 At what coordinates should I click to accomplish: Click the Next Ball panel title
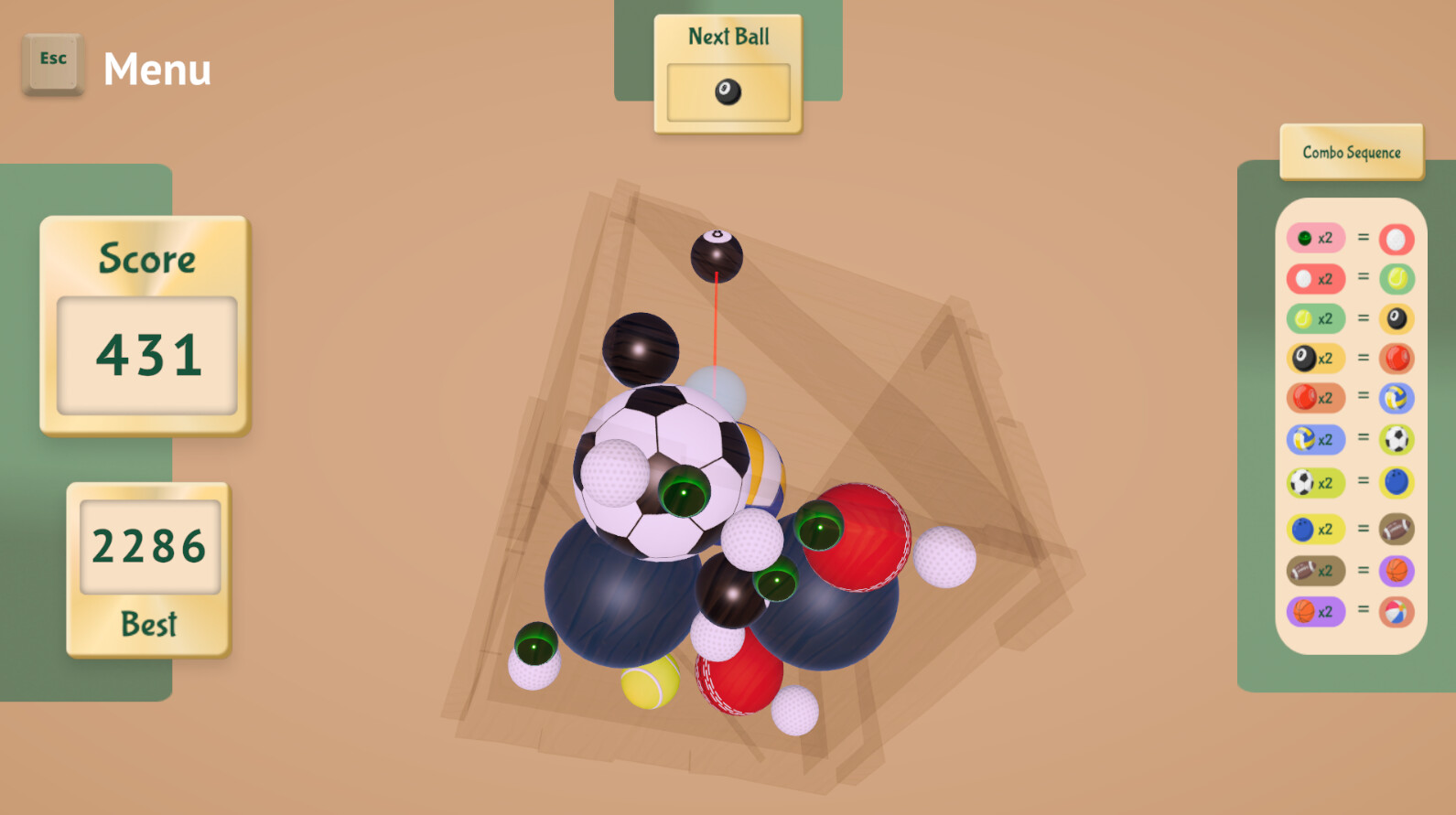pos(728,36)
